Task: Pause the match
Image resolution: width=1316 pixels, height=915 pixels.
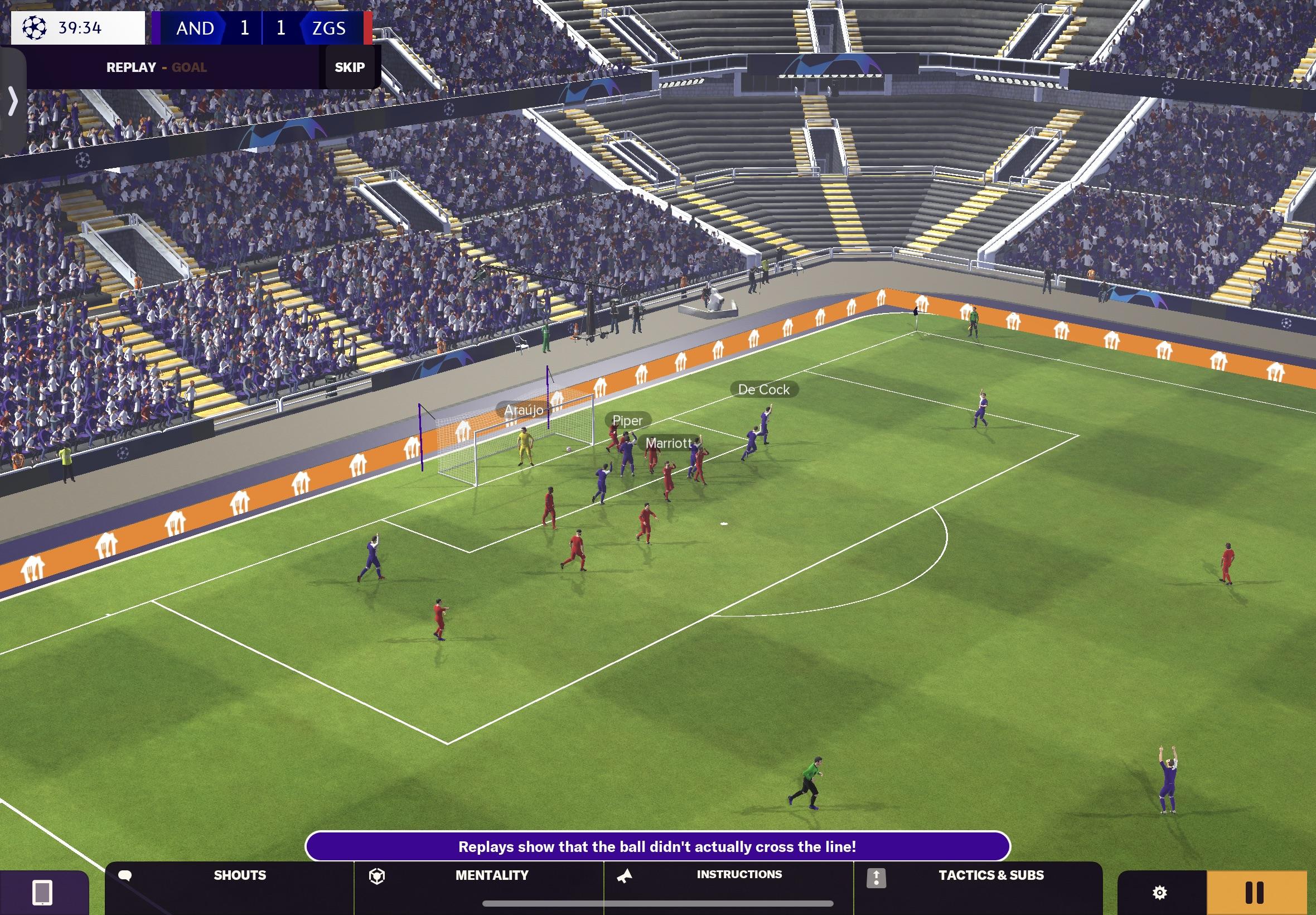Action: tap(1254, 892)
